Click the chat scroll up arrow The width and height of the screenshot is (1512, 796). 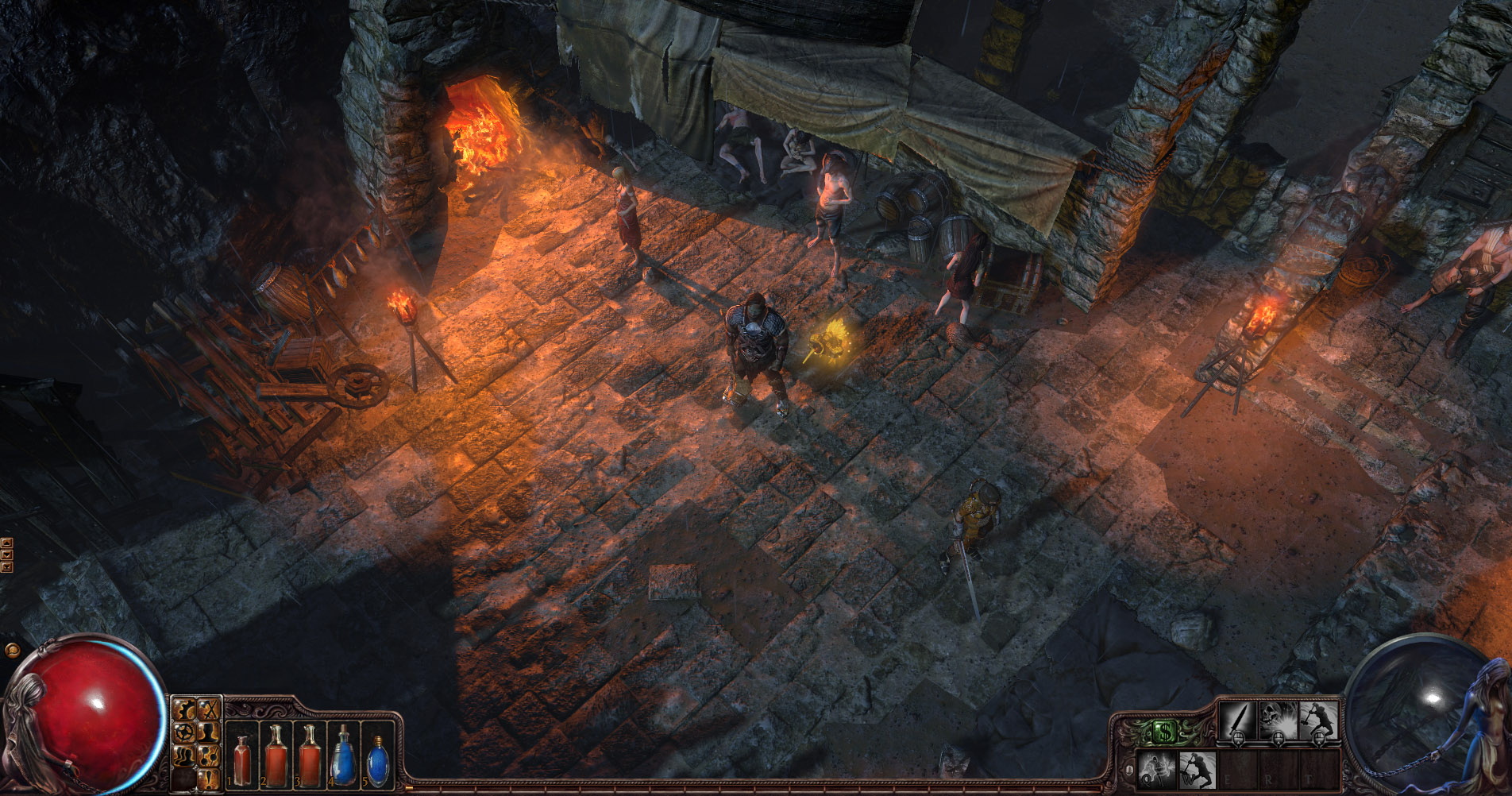coord(7,543)
